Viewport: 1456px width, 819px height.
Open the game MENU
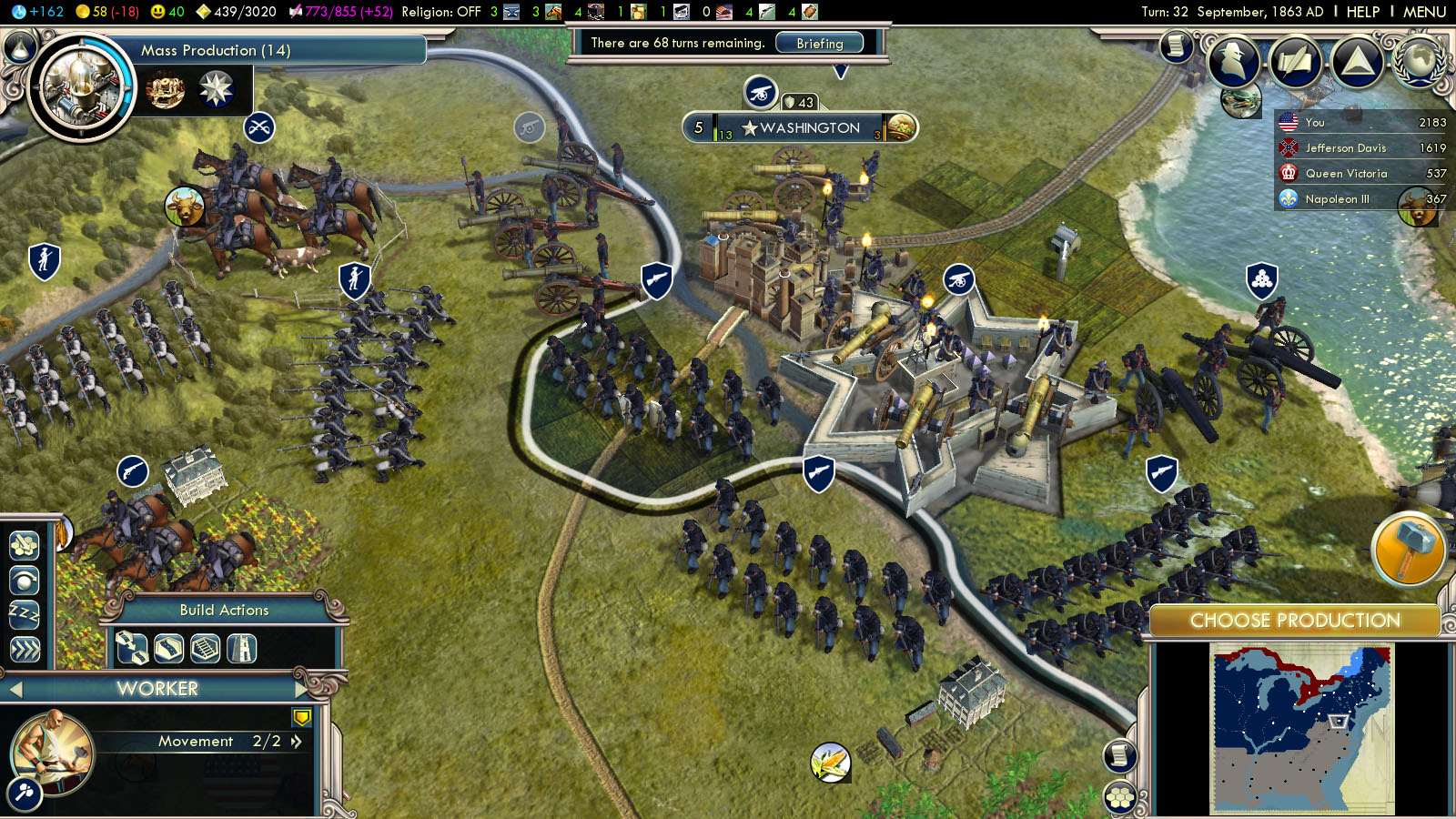[x=1424, y=12]
